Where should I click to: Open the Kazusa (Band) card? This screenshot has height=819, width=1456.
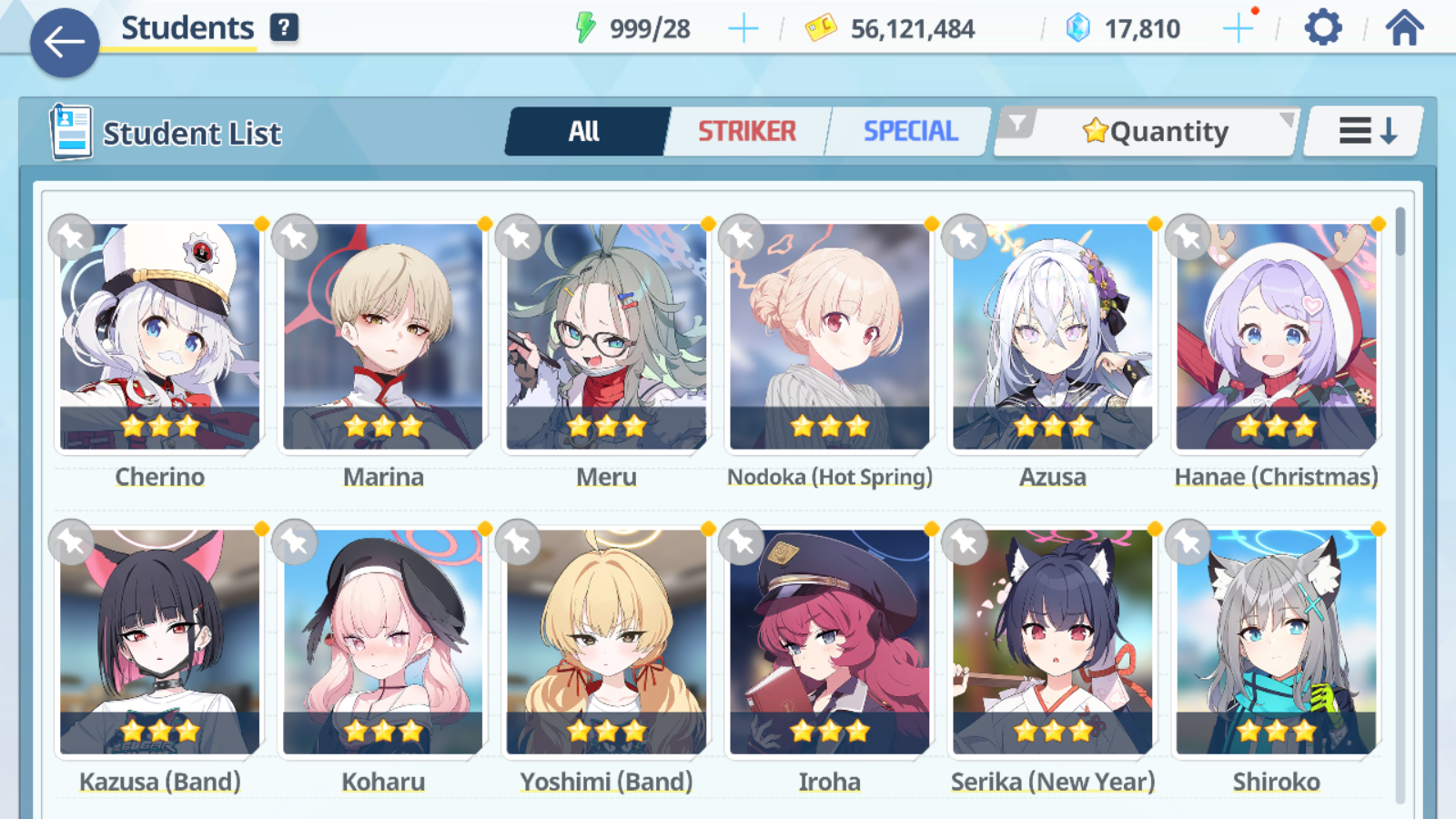pyautogui.click(x=160, y=642)
